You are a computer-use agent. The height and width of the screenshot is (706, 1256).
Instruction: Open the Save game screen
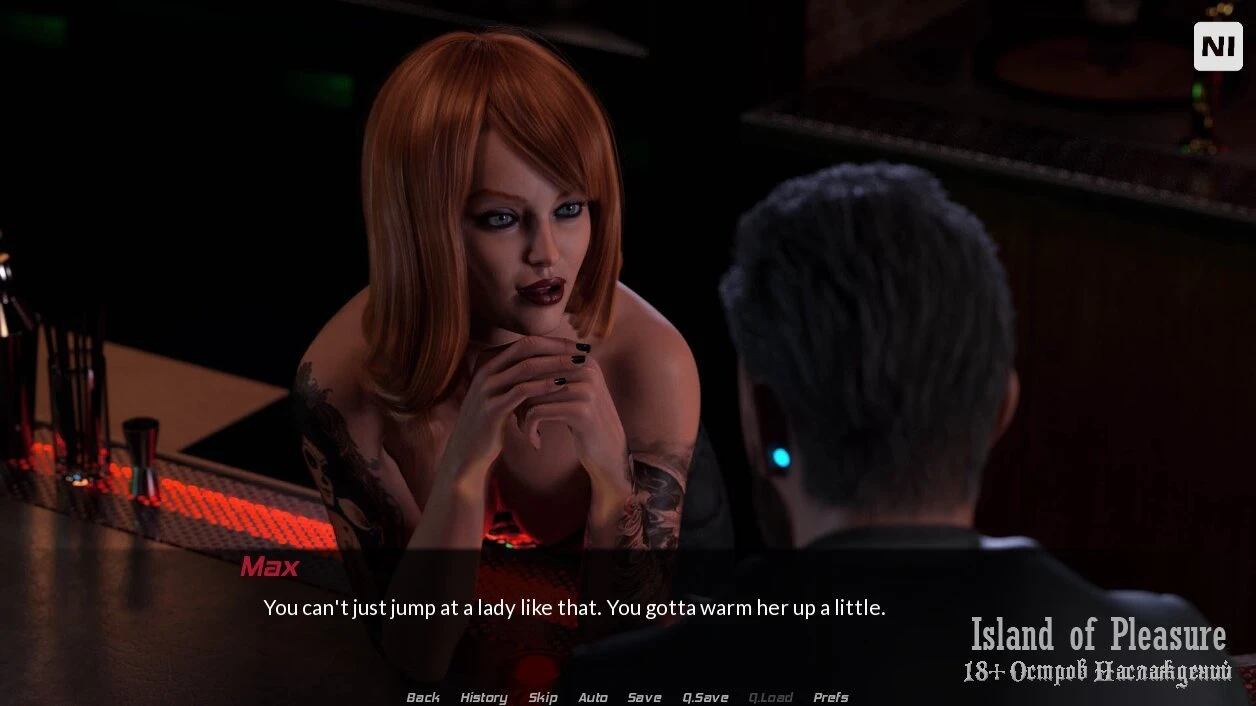click(644, 697)
